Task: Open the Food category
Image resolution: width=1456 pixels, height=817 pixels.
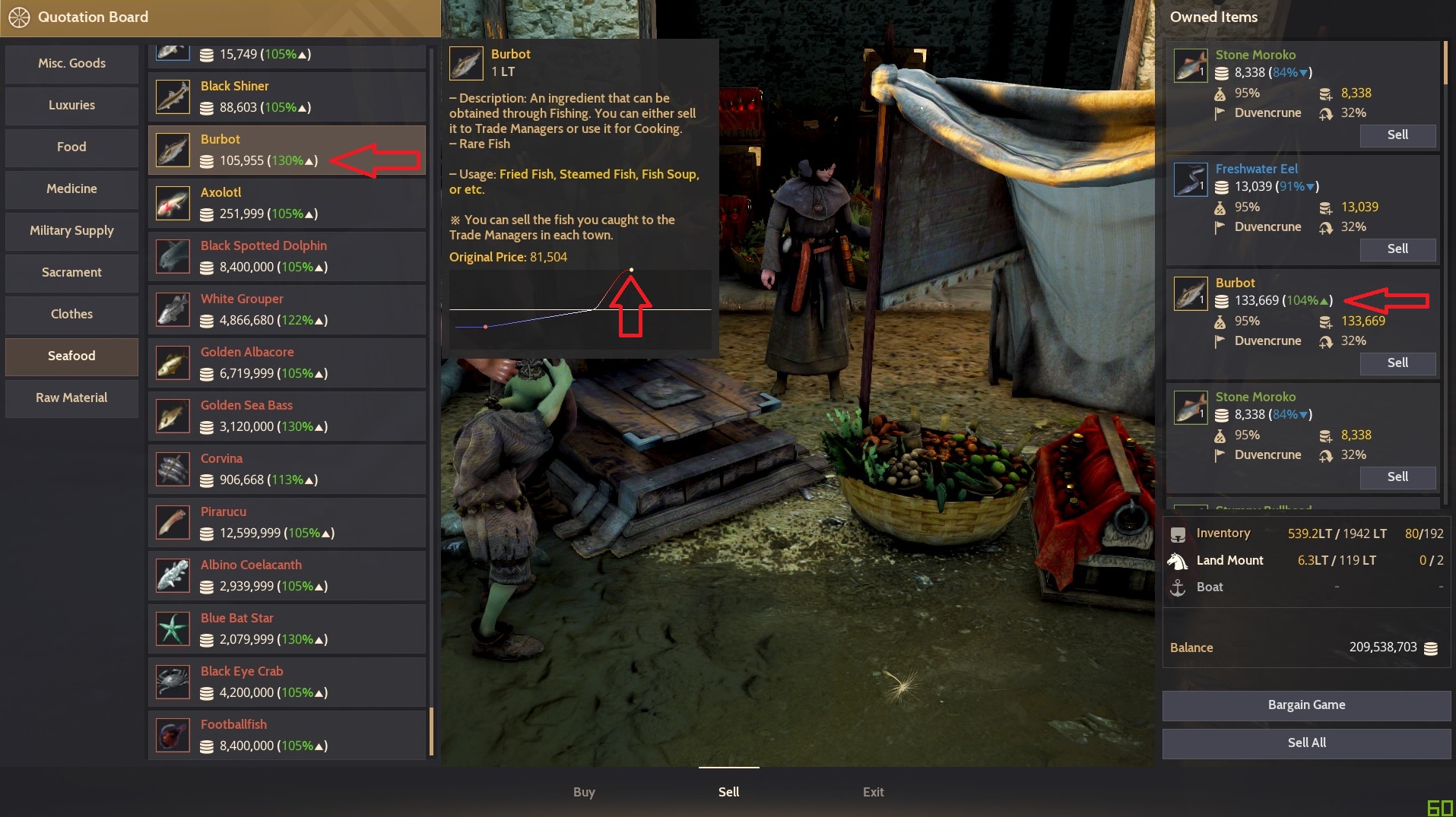Action: pos(71,147)
